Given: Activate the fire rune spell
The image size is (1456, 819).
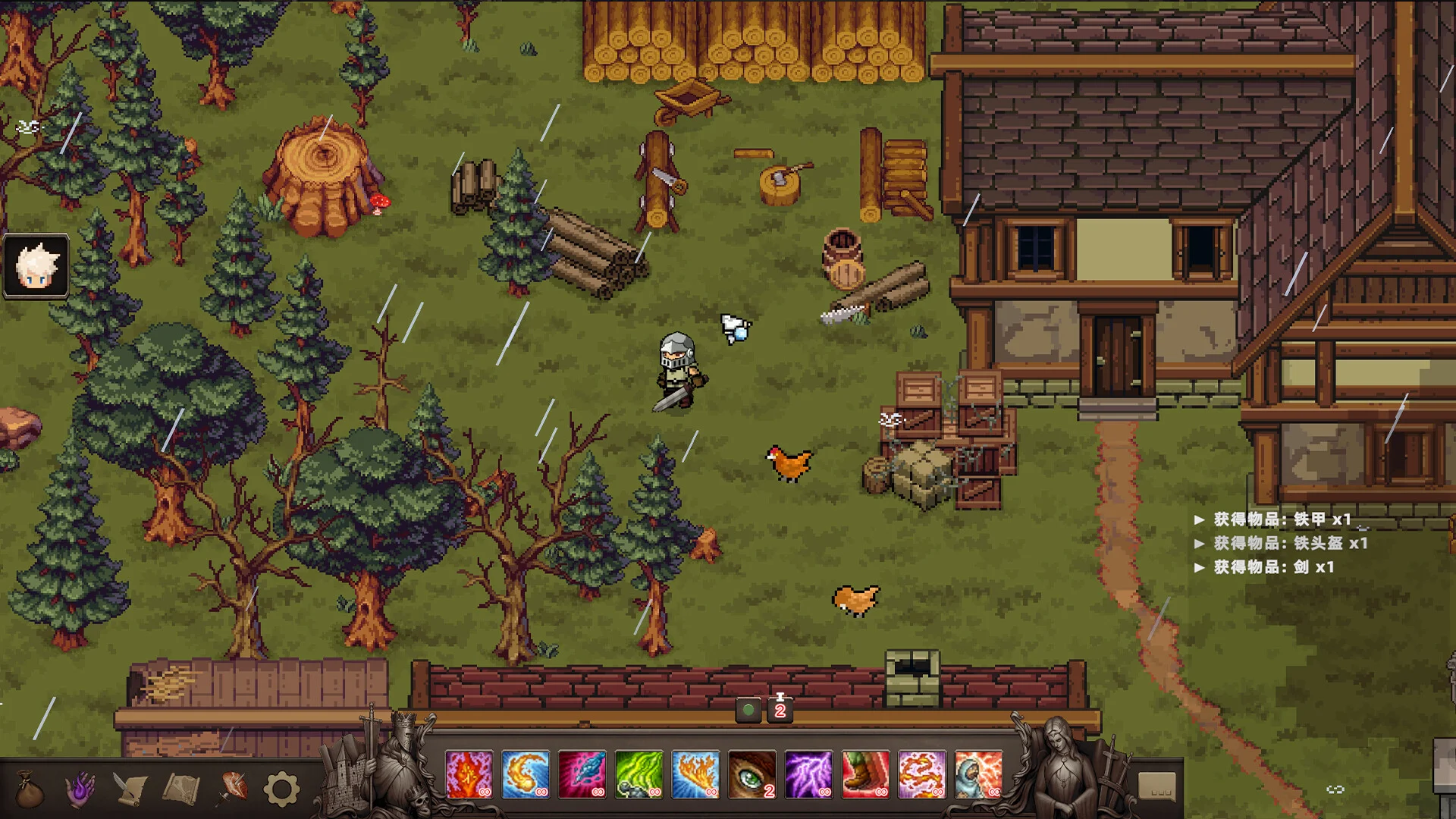Looking at the screenshot, I should point(469,774).
